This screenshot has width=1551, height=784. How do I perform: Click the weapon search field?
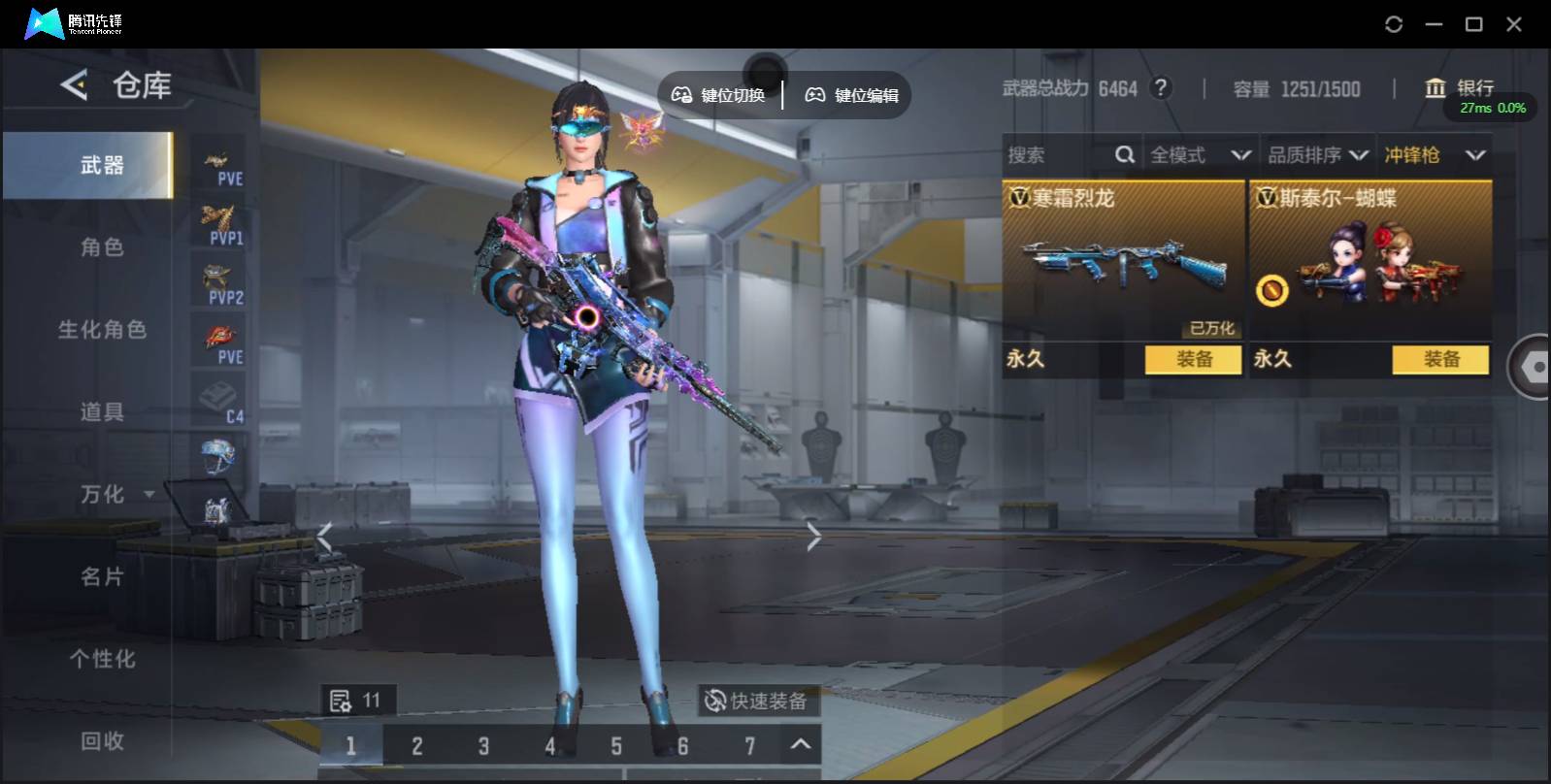tap(1058, 155)
